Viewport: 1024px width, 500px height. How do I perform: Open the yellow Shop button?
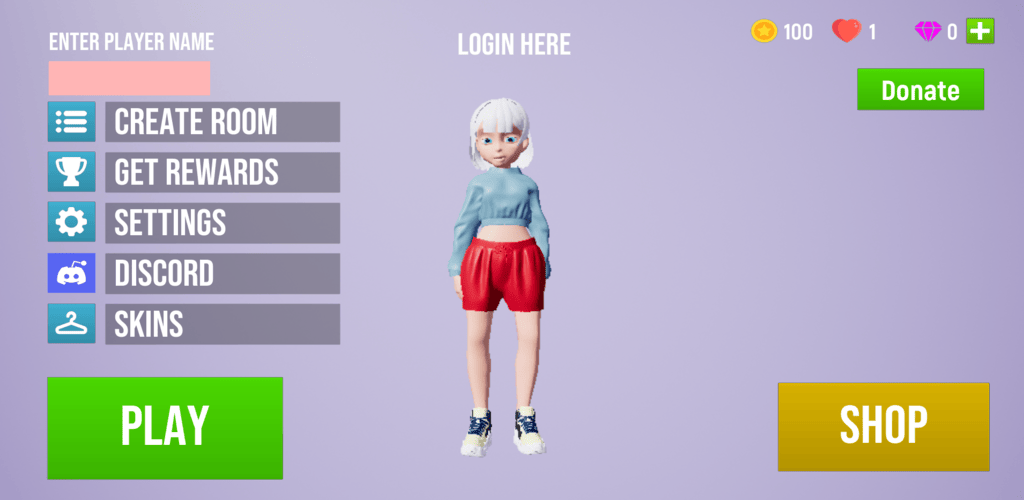(x=883, y=426)
